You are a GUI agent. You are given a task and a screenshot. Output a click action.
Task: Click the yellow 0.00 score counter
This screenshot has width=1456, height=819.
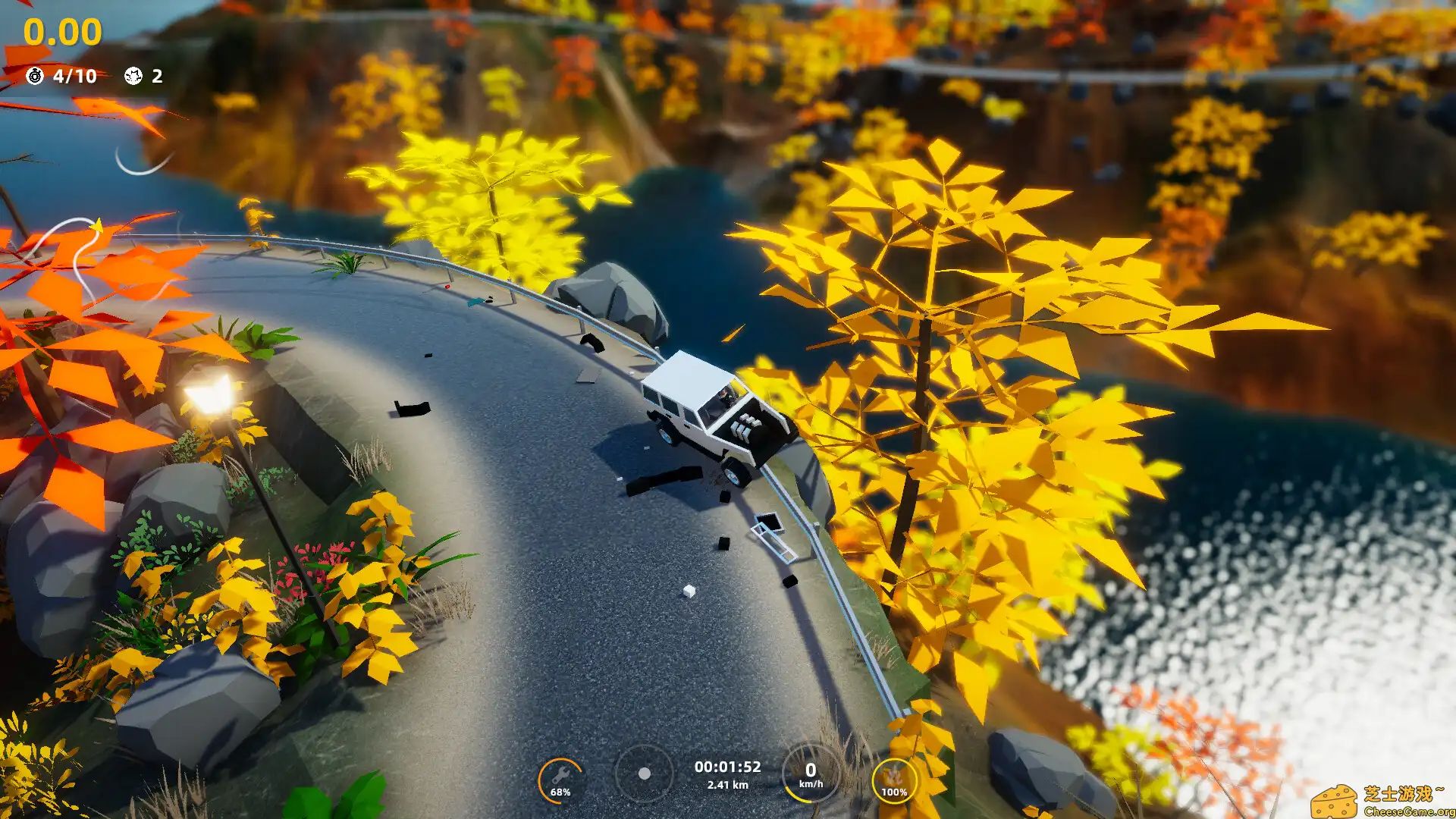61,31
